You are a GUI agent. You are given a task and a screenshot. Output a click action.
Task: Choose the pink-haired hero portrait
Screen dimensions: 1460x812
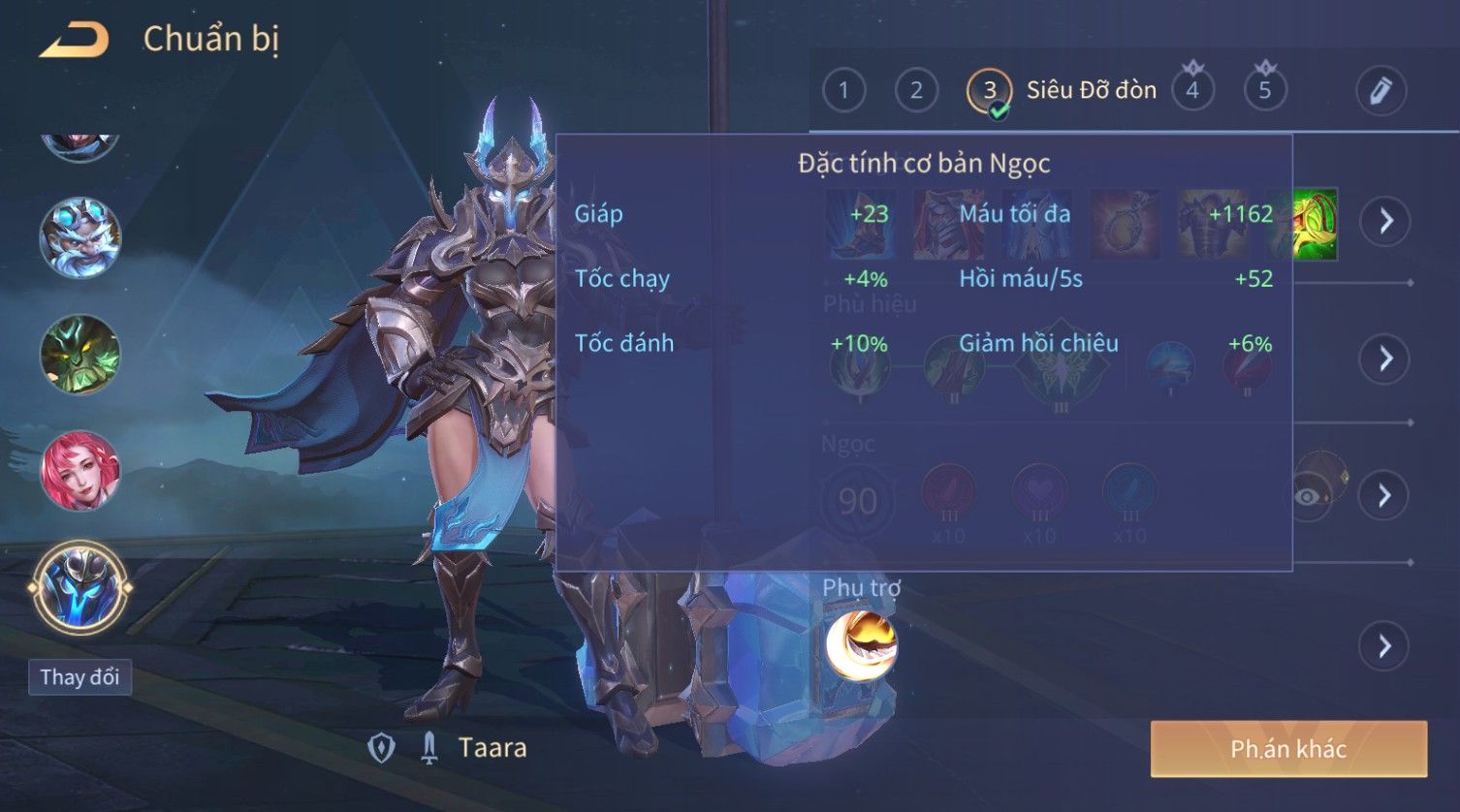click(79, 471)
